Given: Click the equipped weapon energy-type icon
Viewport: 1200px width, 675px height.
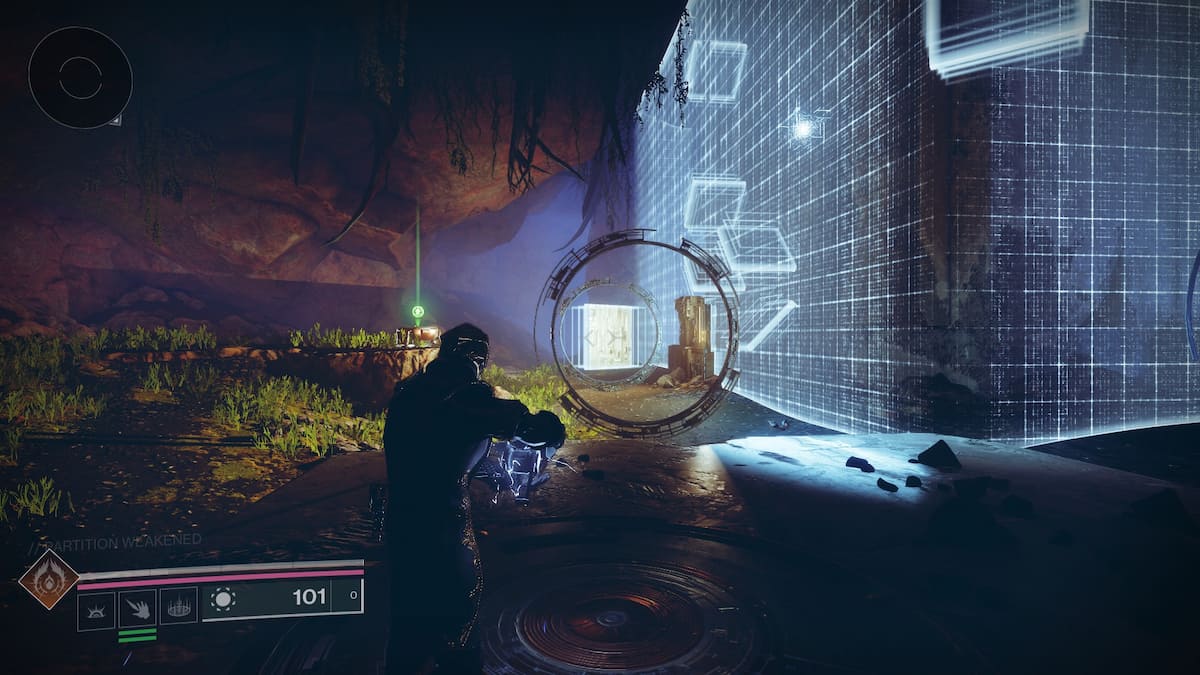Looking at the screenshot, I should 222,599.
